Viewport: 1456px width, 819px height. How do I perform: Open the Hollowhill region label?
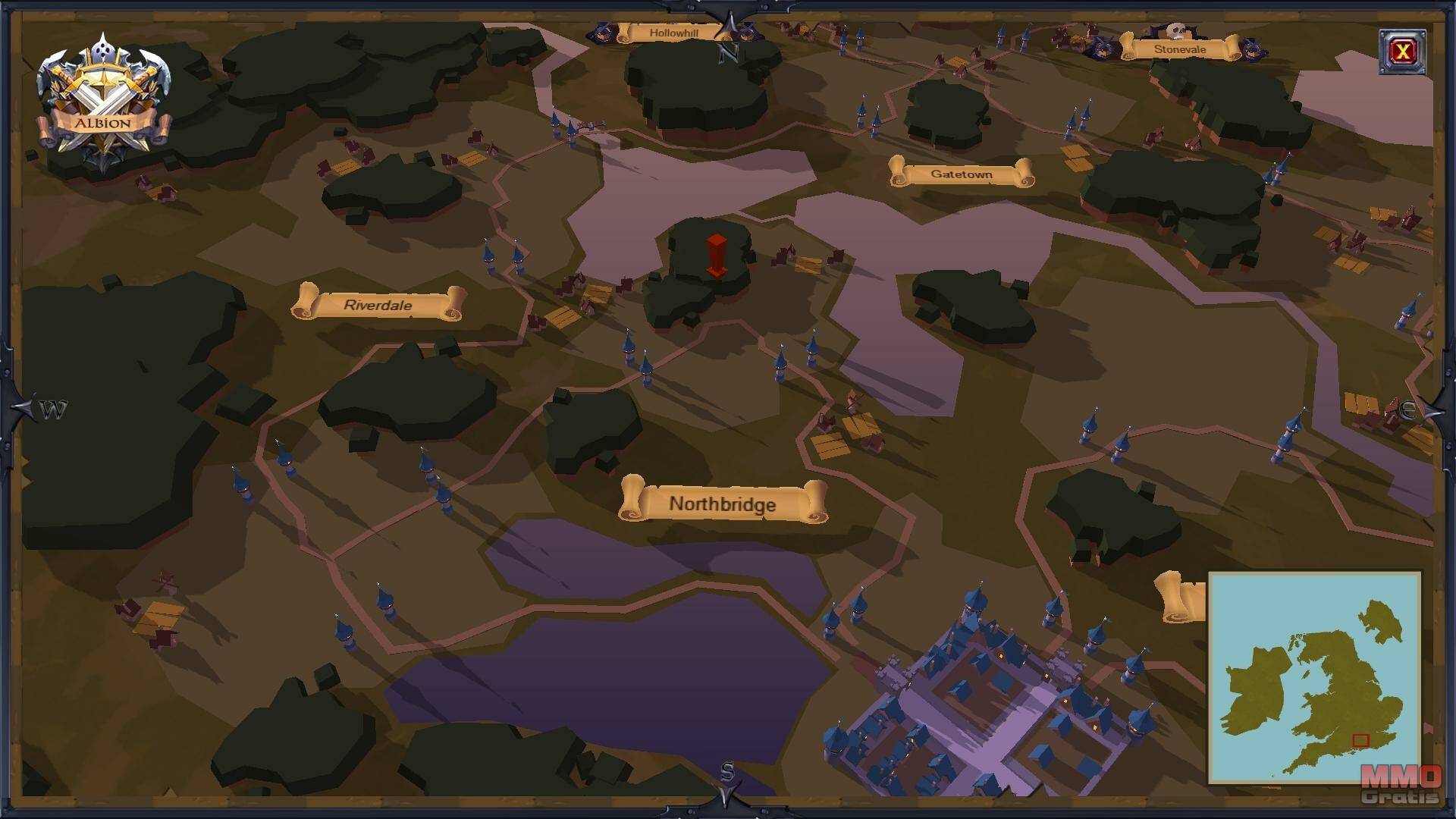click(x=673, y=33)
